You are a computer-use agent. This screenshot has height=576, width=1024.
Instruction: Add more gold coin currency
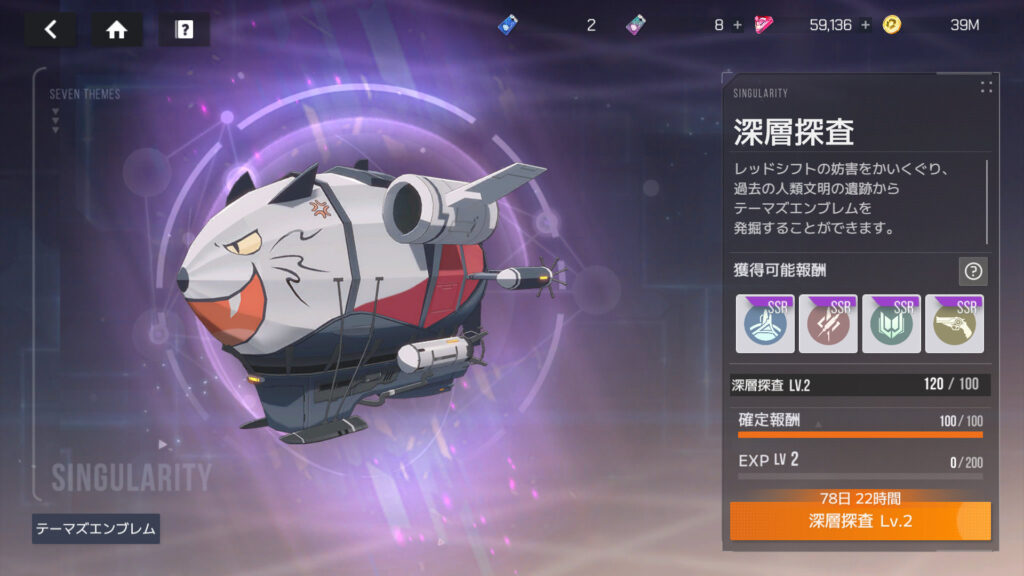(865, 25)
